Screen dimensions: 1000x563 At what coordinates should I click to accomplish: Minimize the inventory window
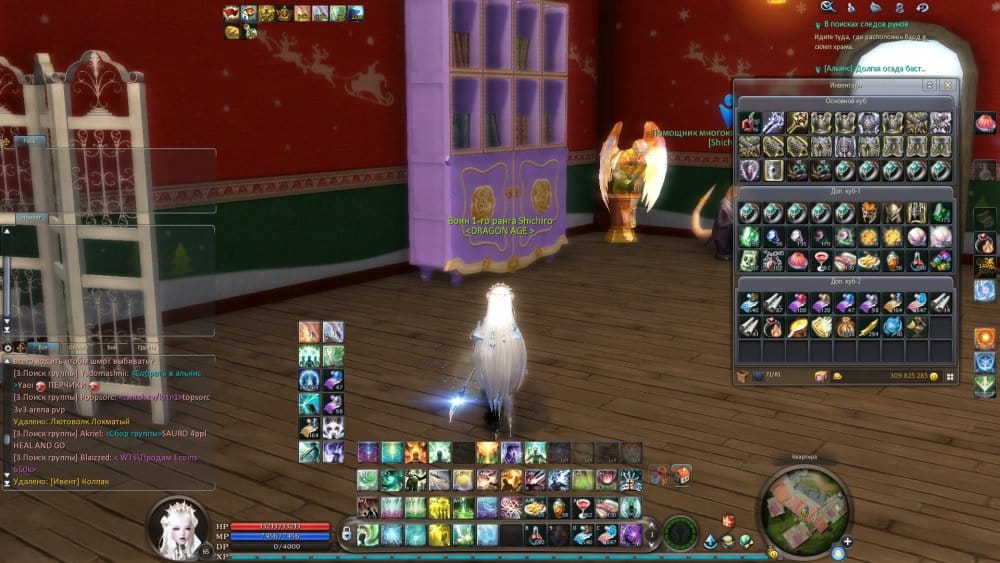click(x=930, y=86)
